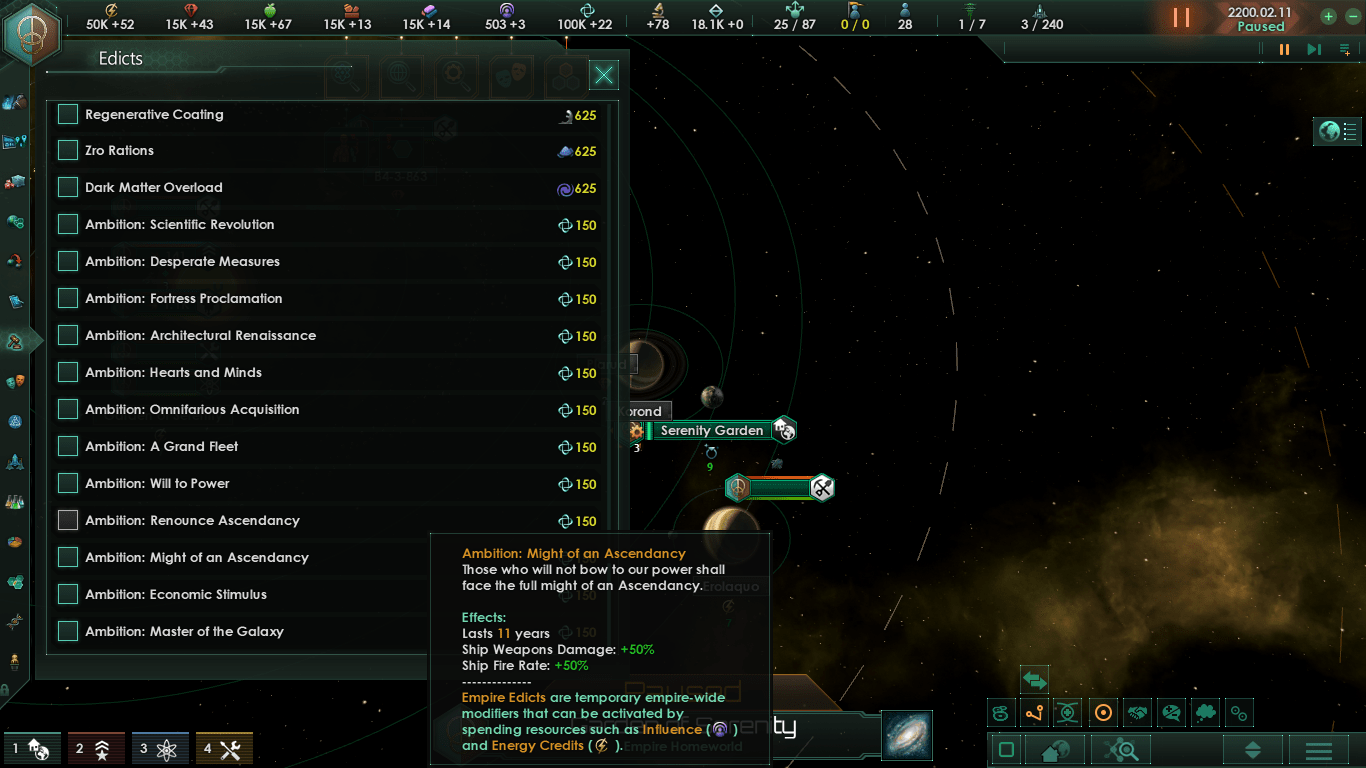Toggle Ambition: Architectural Renaissance
Viewport: 1366px width, 768px height.
68,336
